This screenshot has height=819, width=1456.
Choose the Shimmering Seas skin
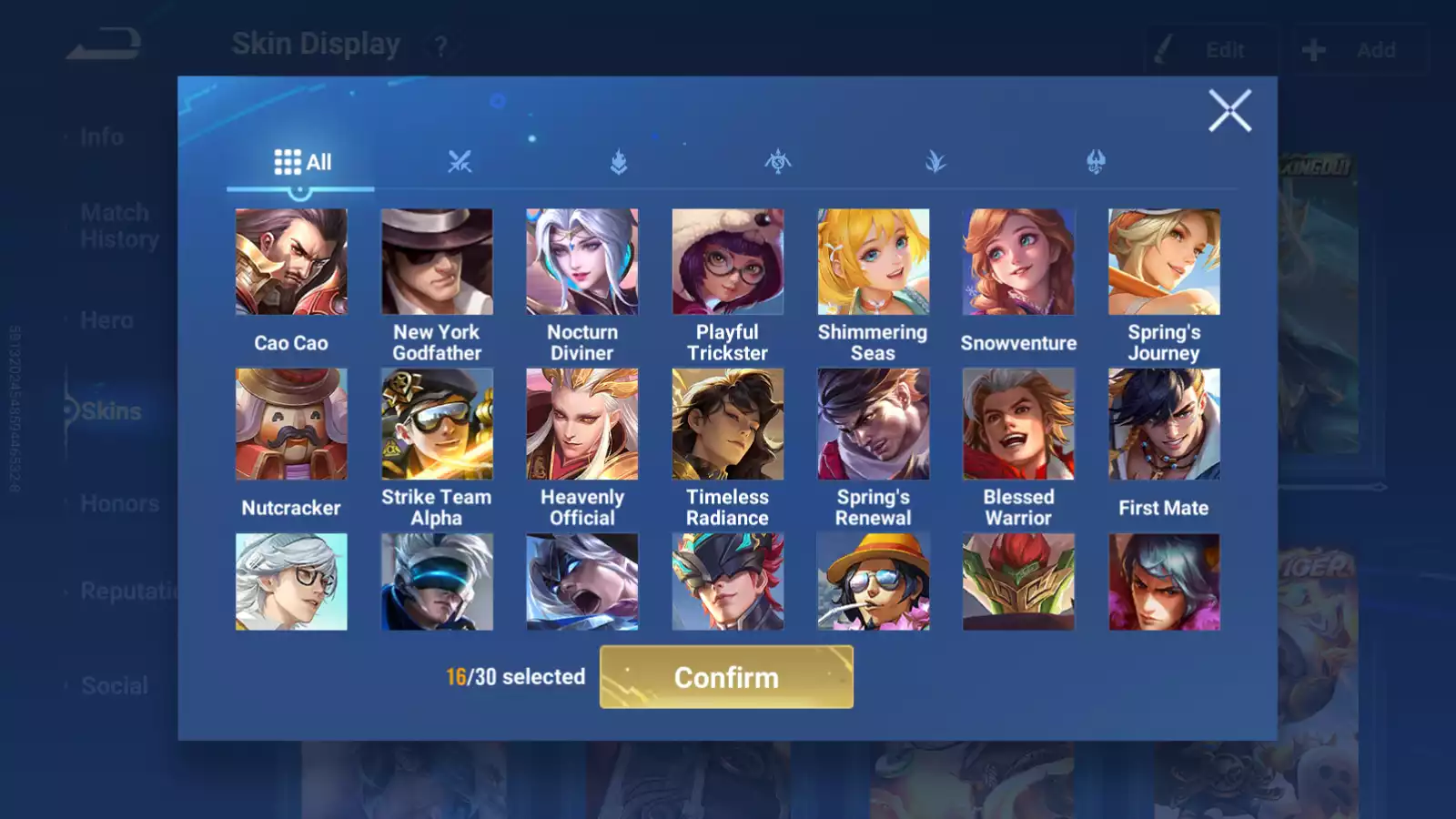[873, 262]
